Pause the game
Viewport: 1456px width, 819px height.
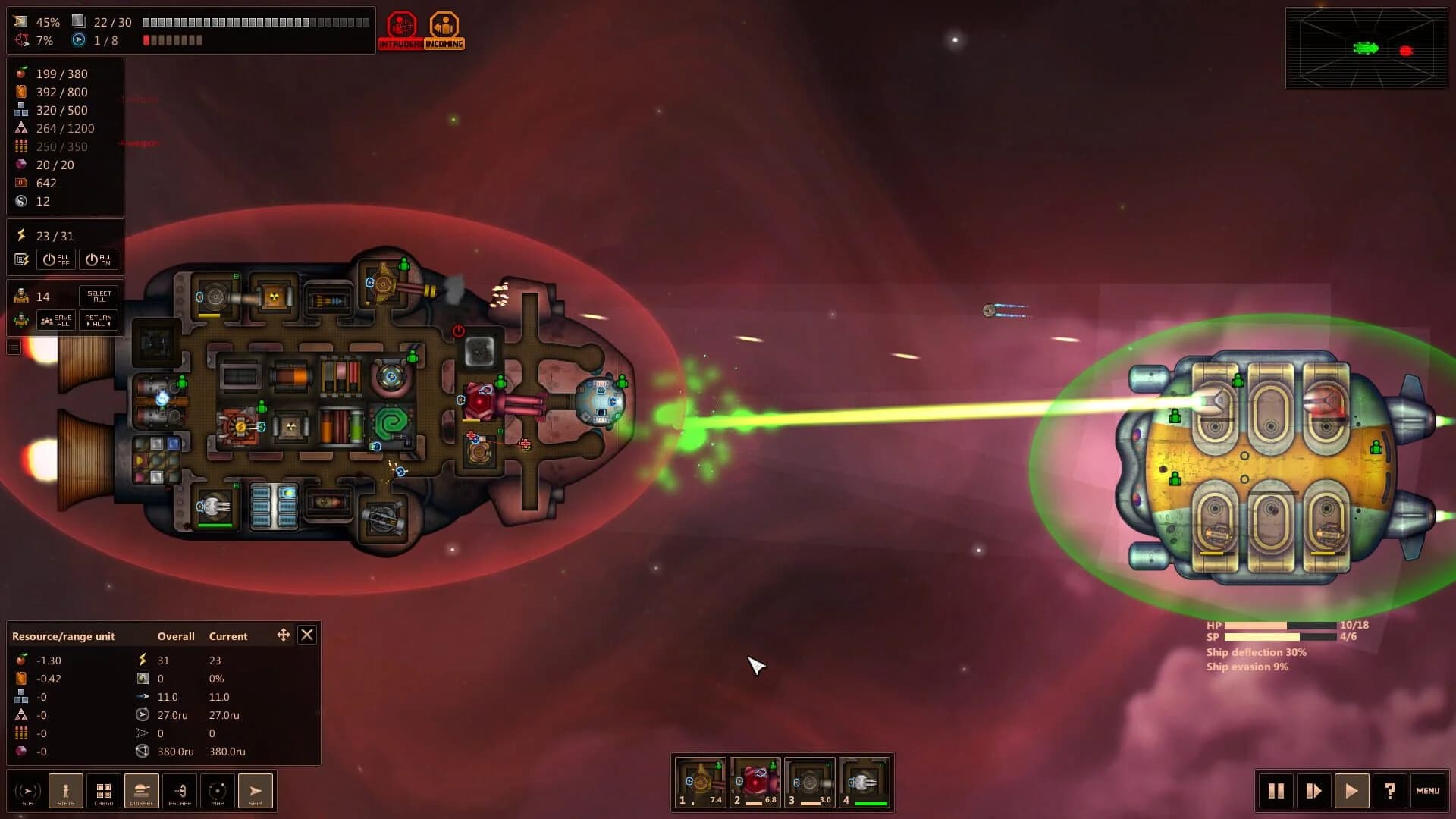click(x=1276, y=791)
